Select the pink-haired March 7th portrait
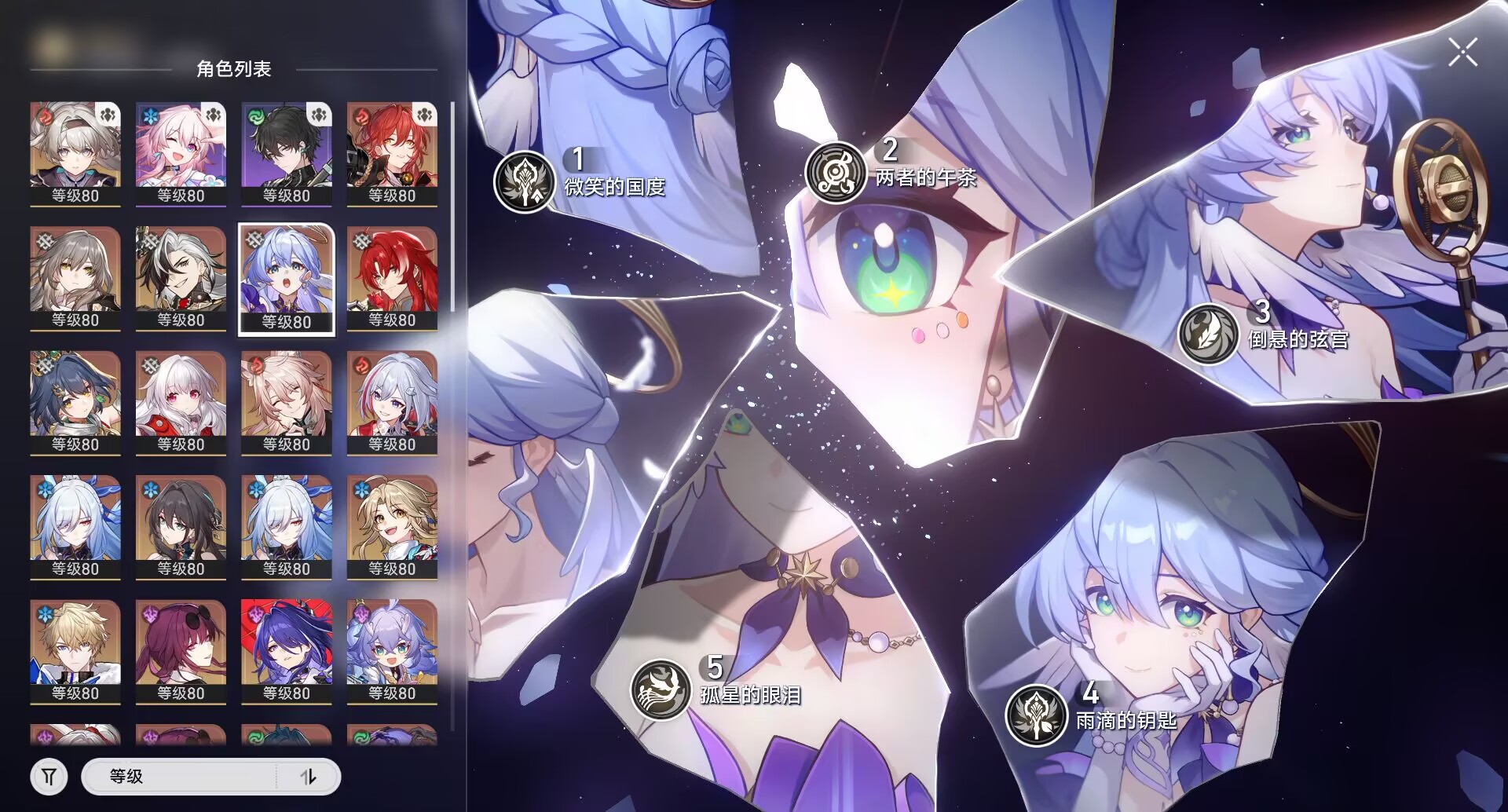Image resolution: width=1508 pixels, height=812 pixels. coord(181,153)
